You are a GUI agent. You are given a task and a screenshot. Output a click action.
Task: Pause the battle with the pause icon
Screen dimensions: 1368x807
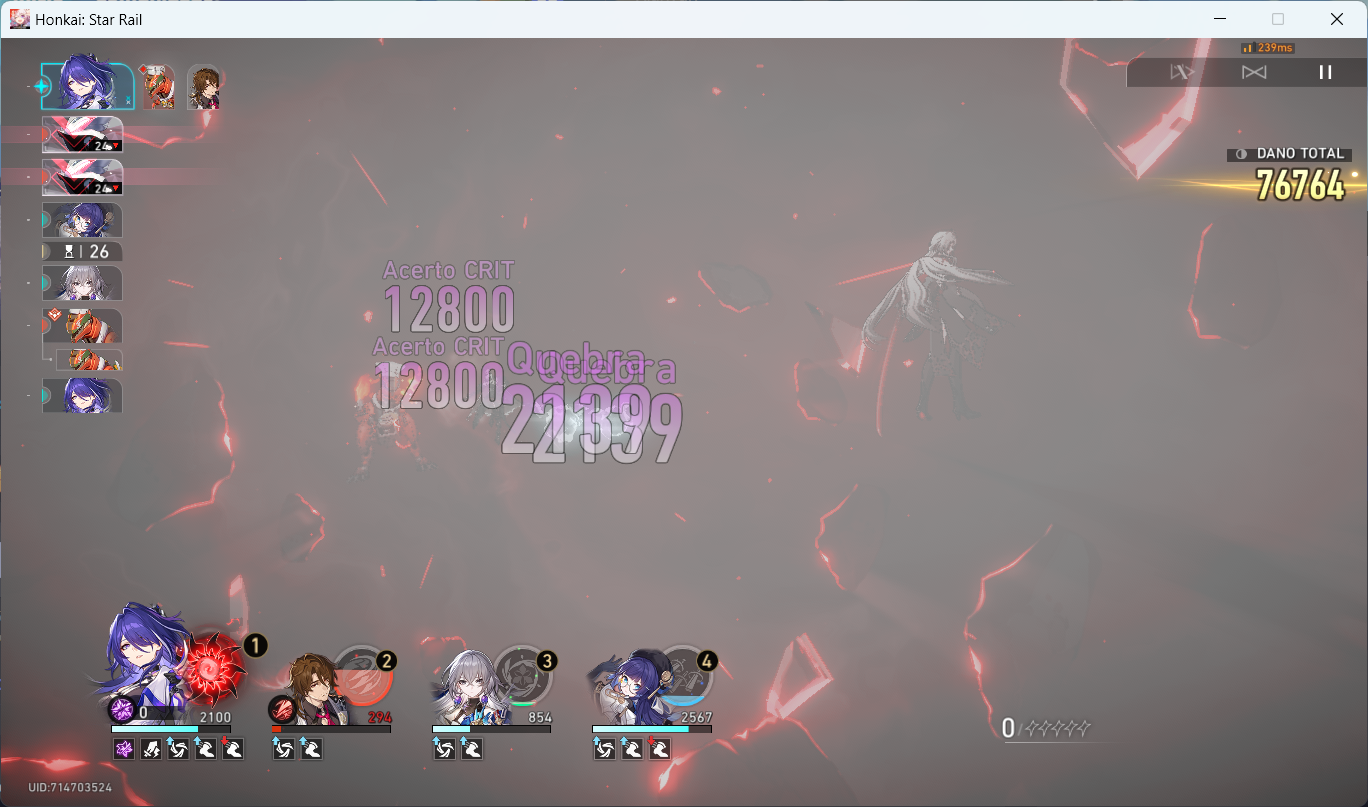(1326, 71)
